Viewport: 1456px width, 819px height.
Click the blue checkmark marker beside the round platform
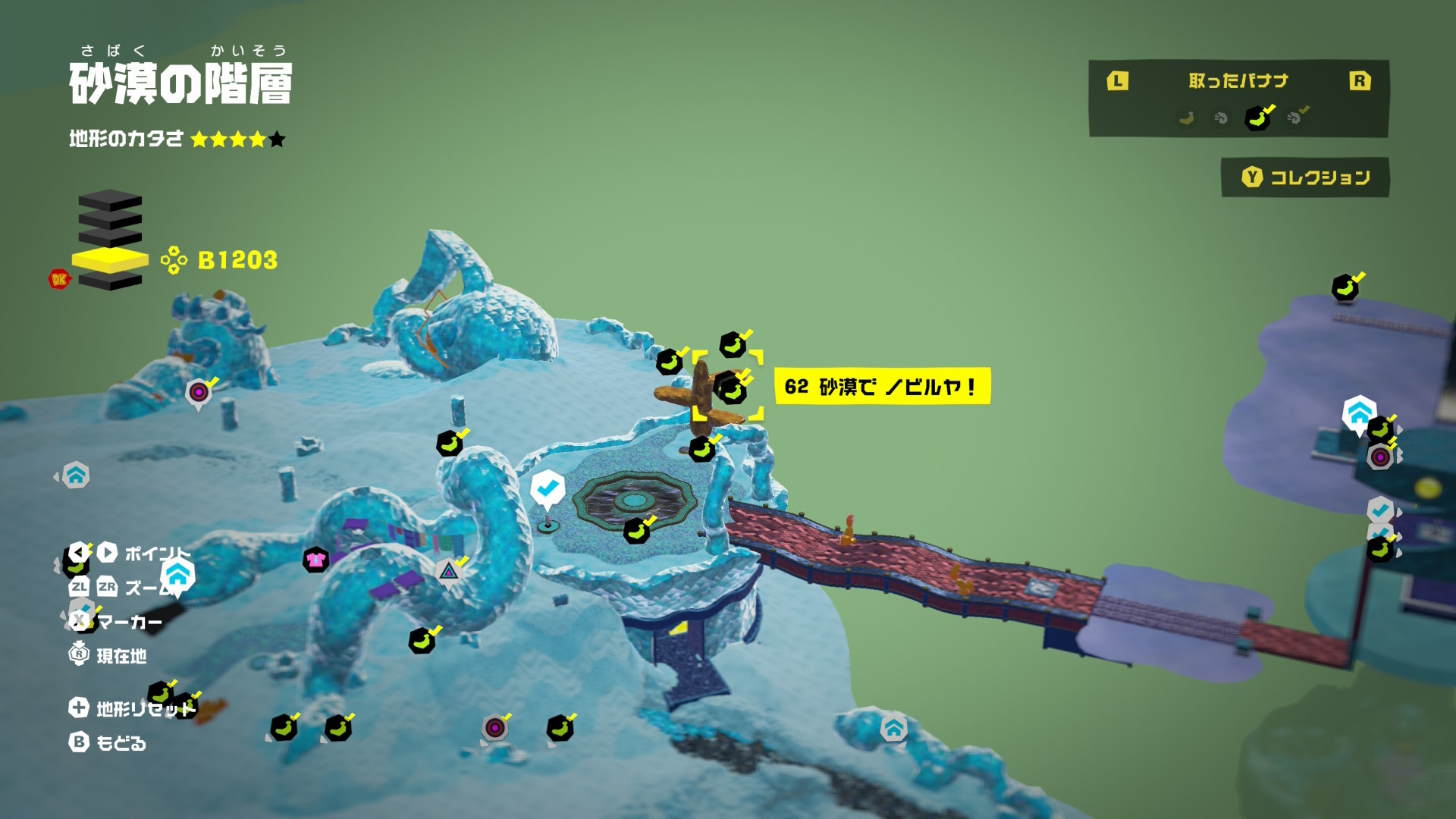tap(547, 489)
